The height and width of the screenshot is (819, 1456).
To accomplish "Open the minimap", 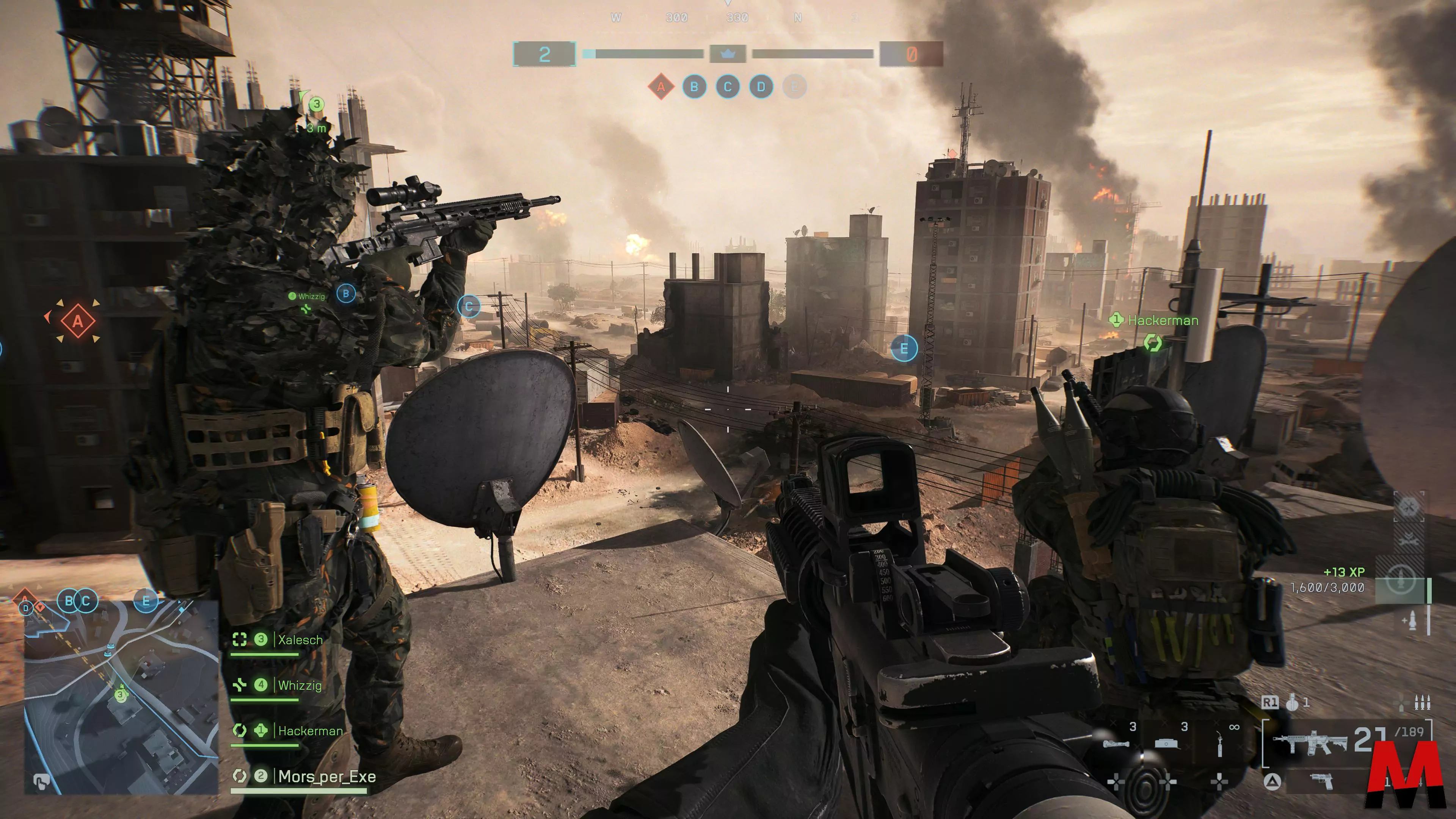I will click(x=121, y=697).
